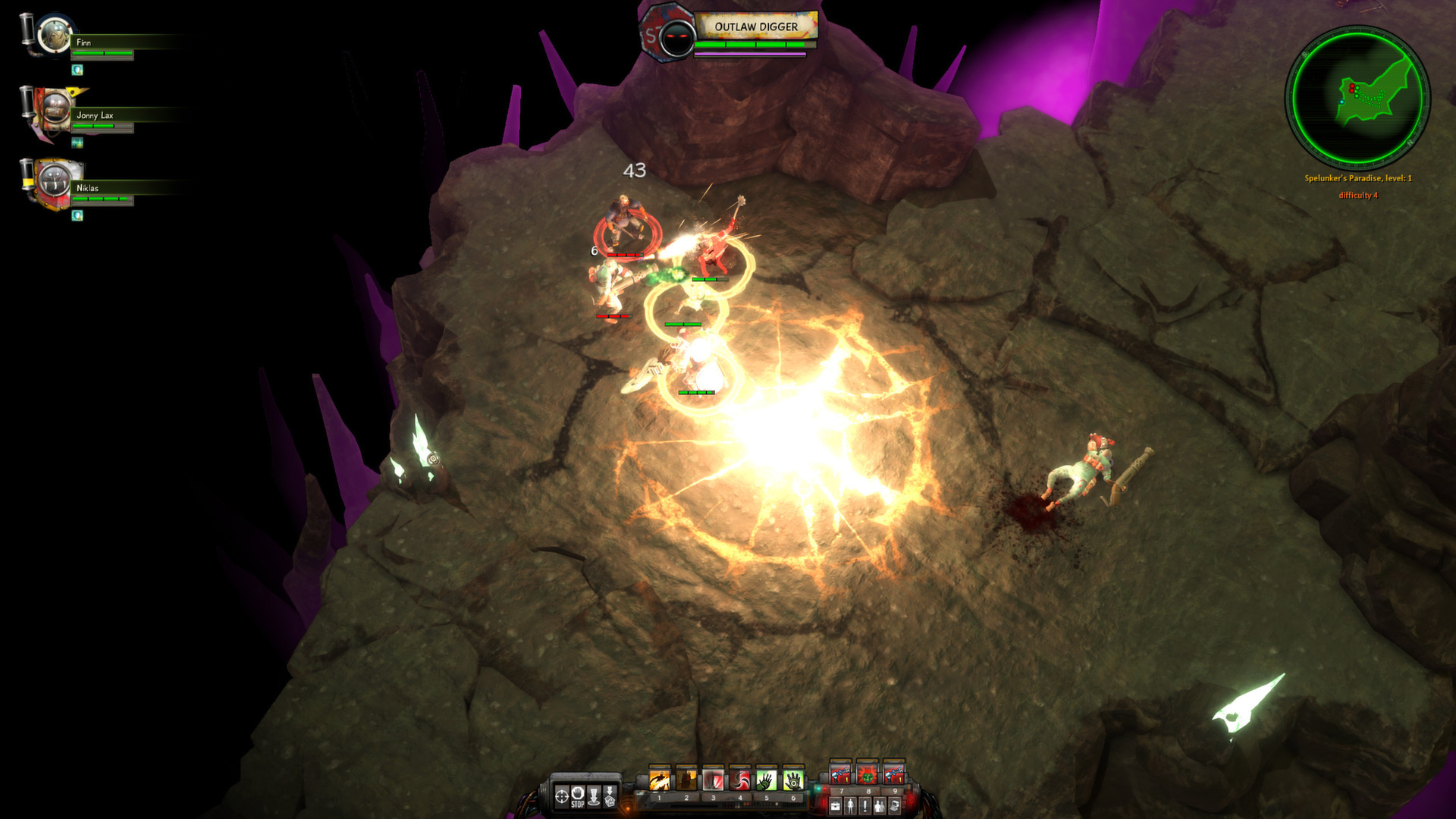This screenshot has height=819, width=1456.
Task: Activate the green hand ability in slot 5
Action: 767,780
